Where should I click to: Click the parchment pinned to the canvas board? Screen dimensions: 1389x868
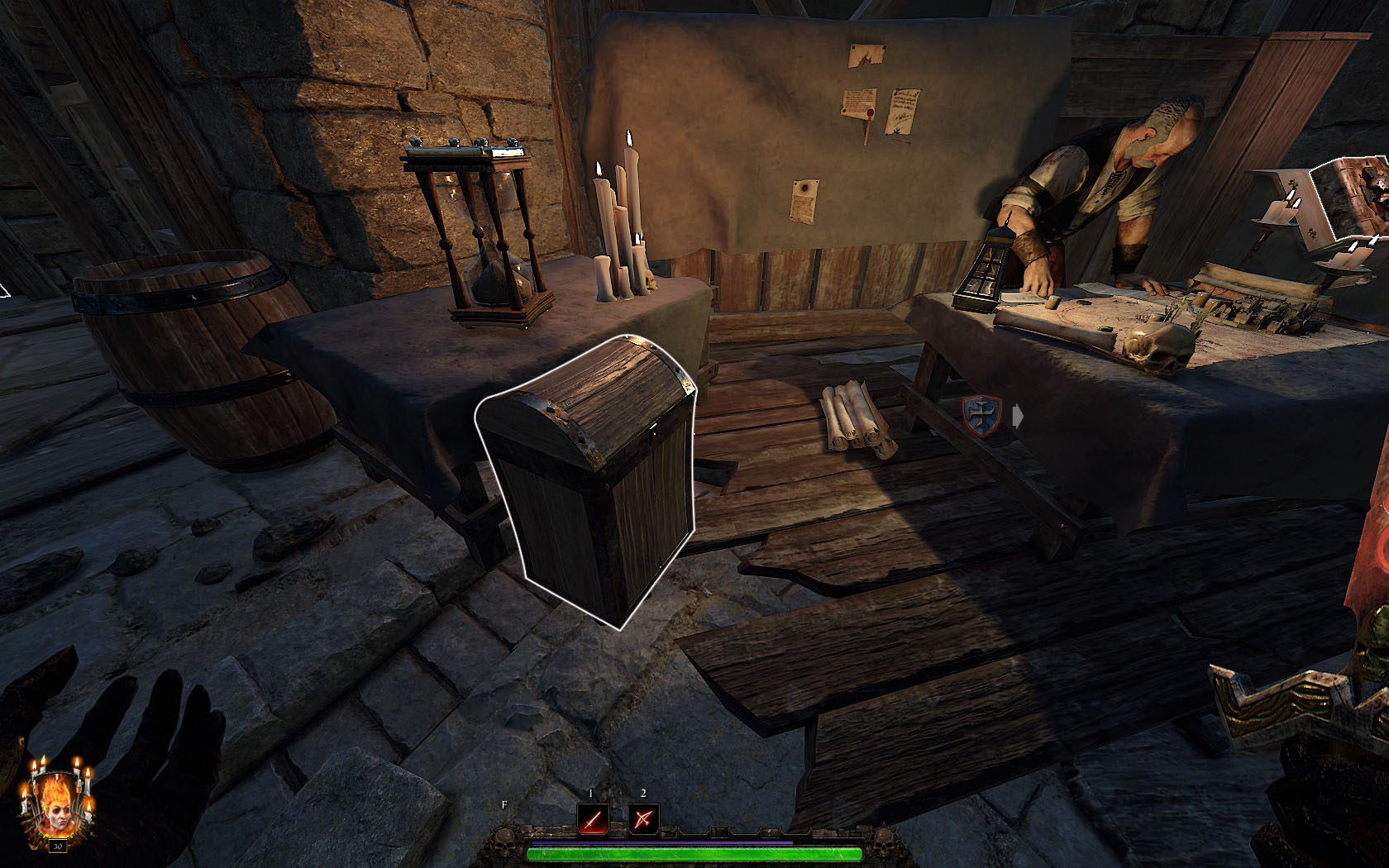[x=903, y=112]
